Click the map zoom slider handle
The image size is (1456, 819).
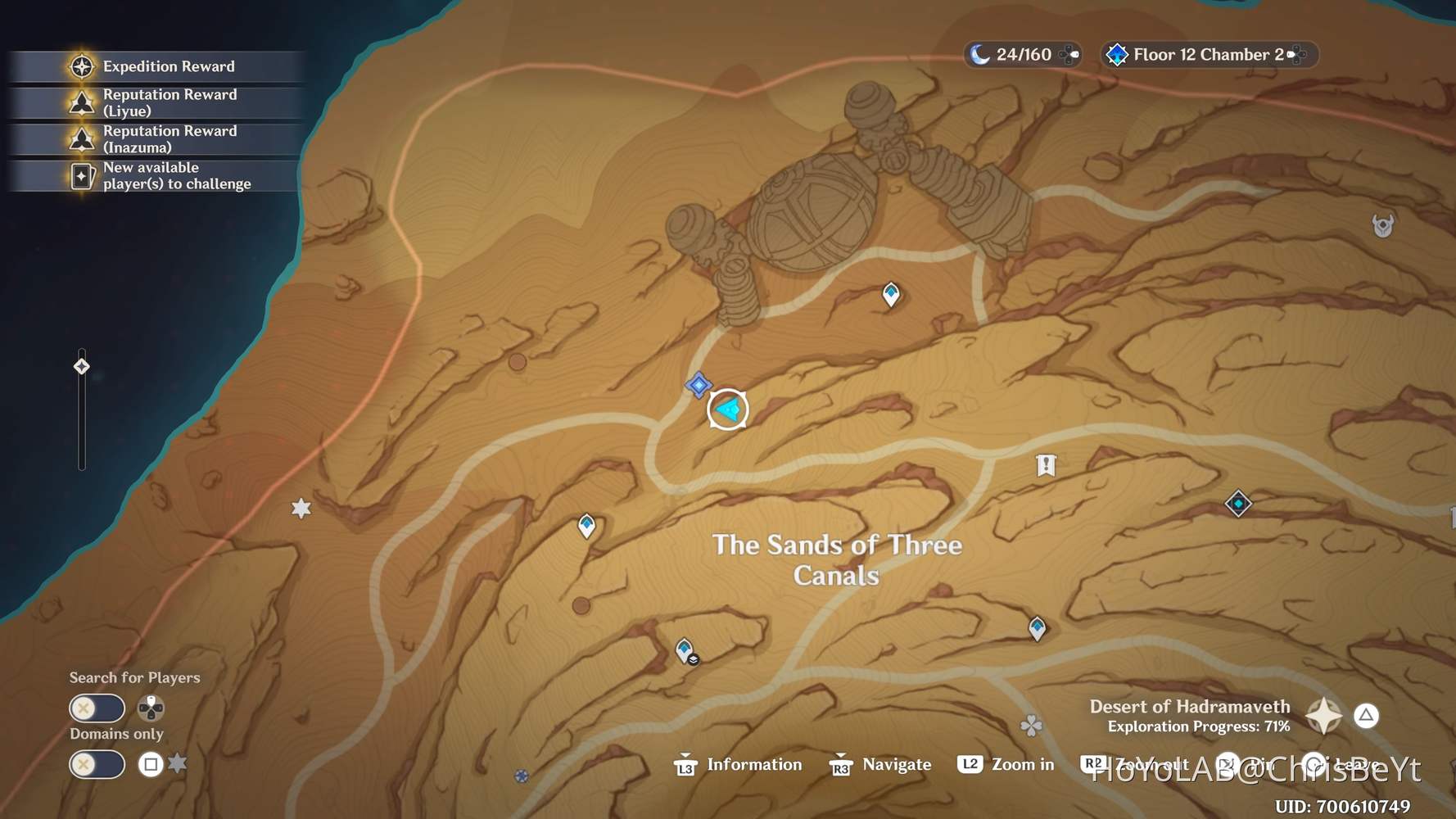point(82,366)
